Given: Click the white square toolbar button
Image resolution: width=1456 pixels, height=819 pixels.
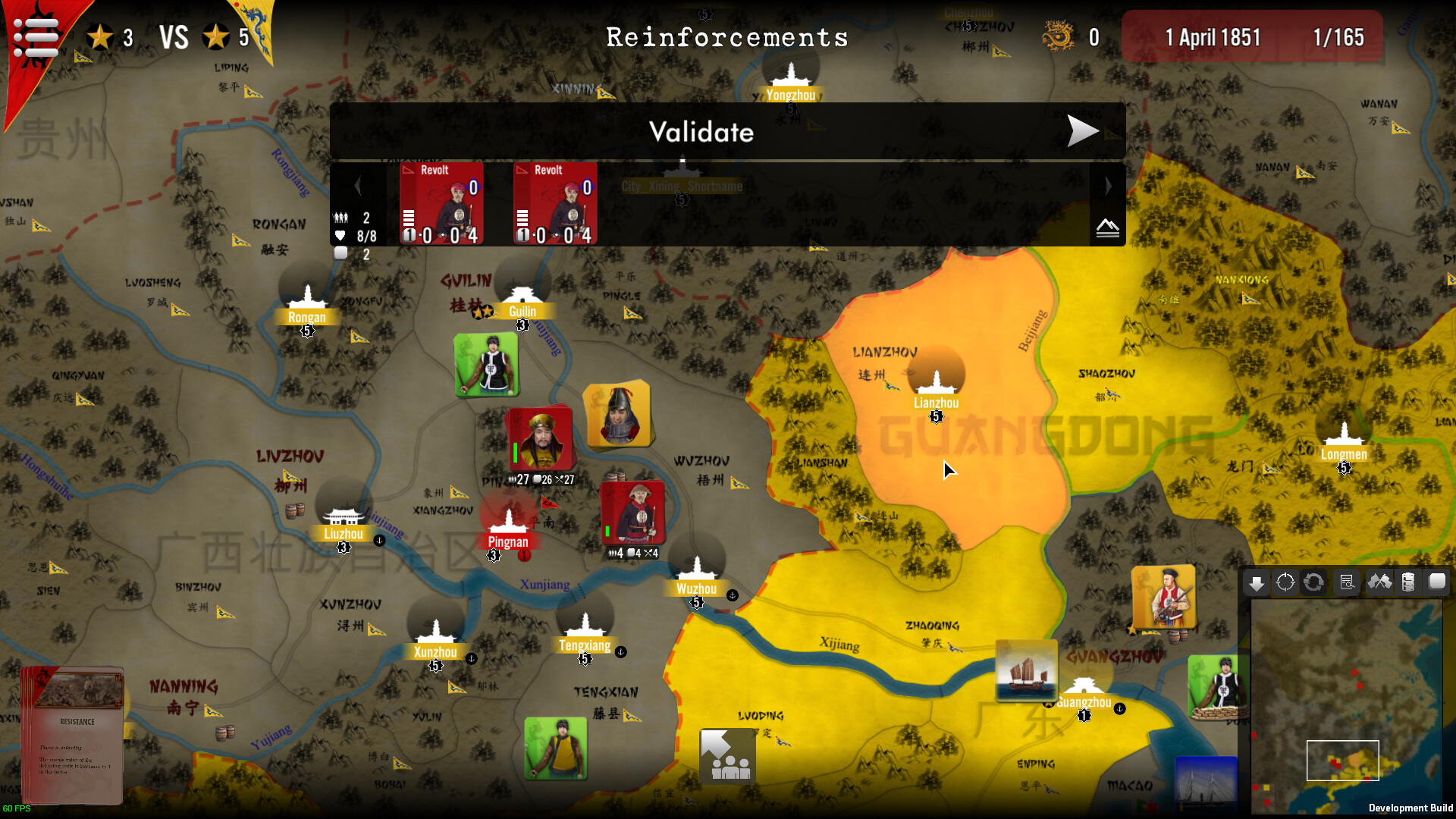Looking at the screenshot, I should coord(1437,582).
